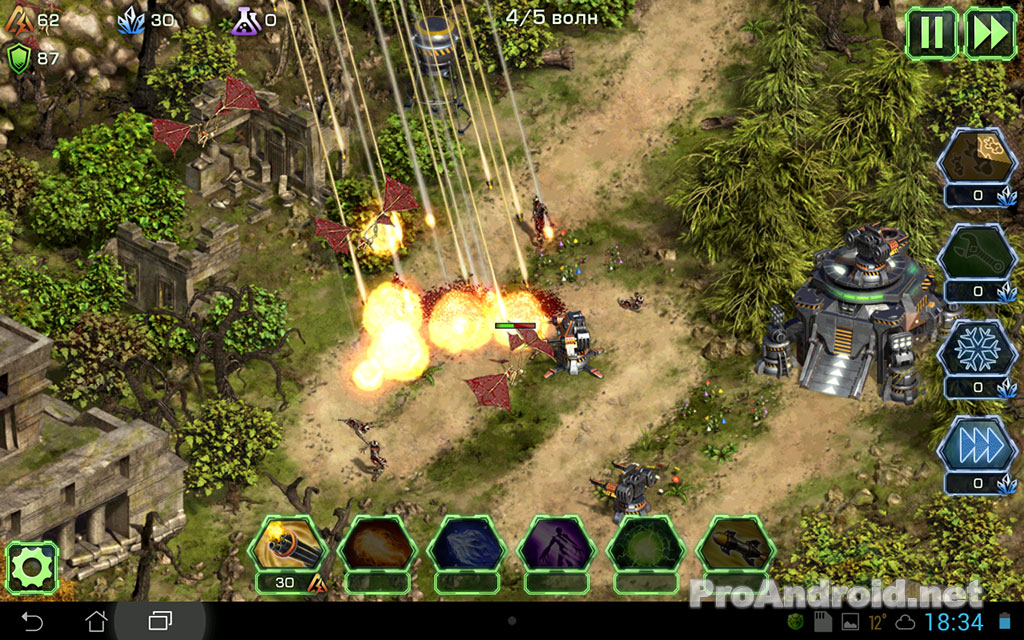Speed up with the fast-forward button

tap(990, 33)
